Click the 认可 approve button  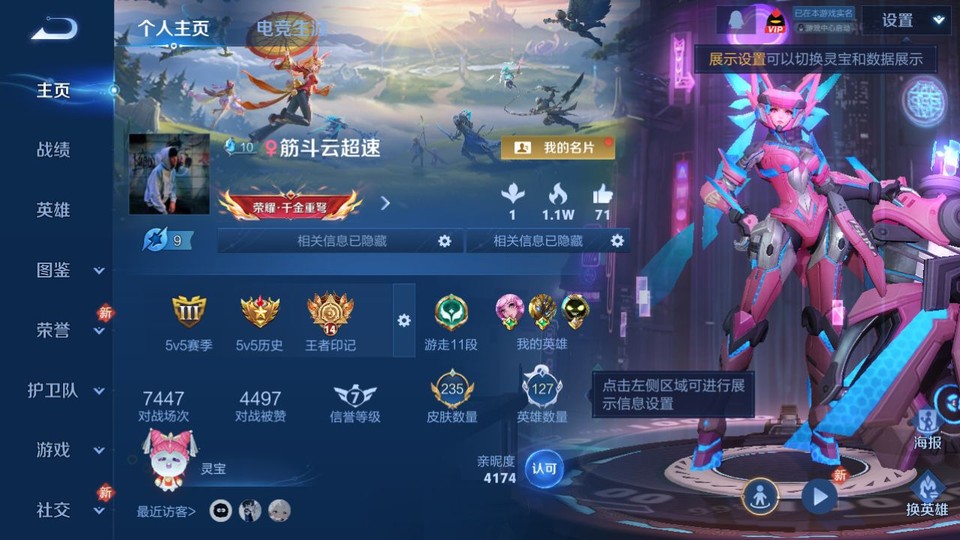point(544,467)
